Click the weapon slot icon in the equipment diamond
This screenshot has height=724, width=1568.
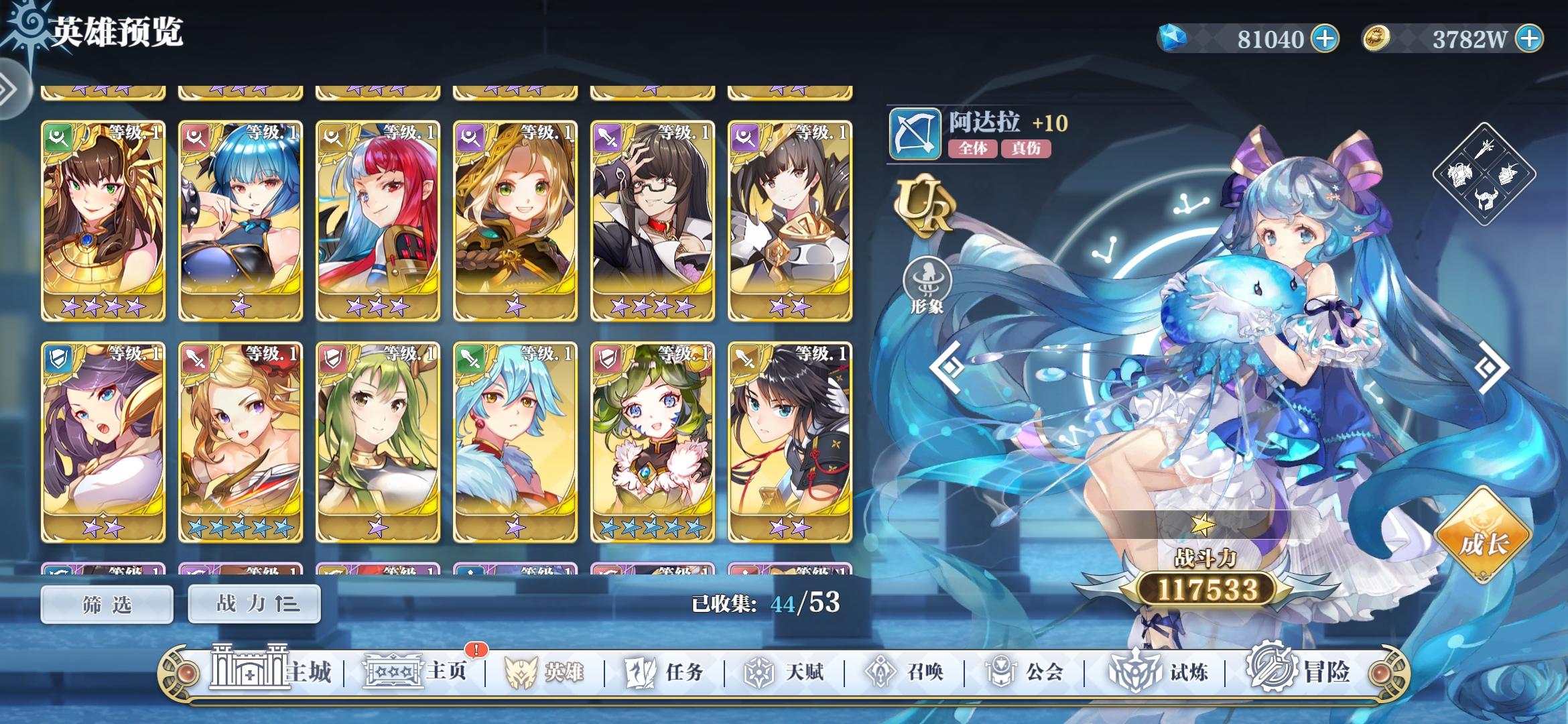(x=1484, y=150)
